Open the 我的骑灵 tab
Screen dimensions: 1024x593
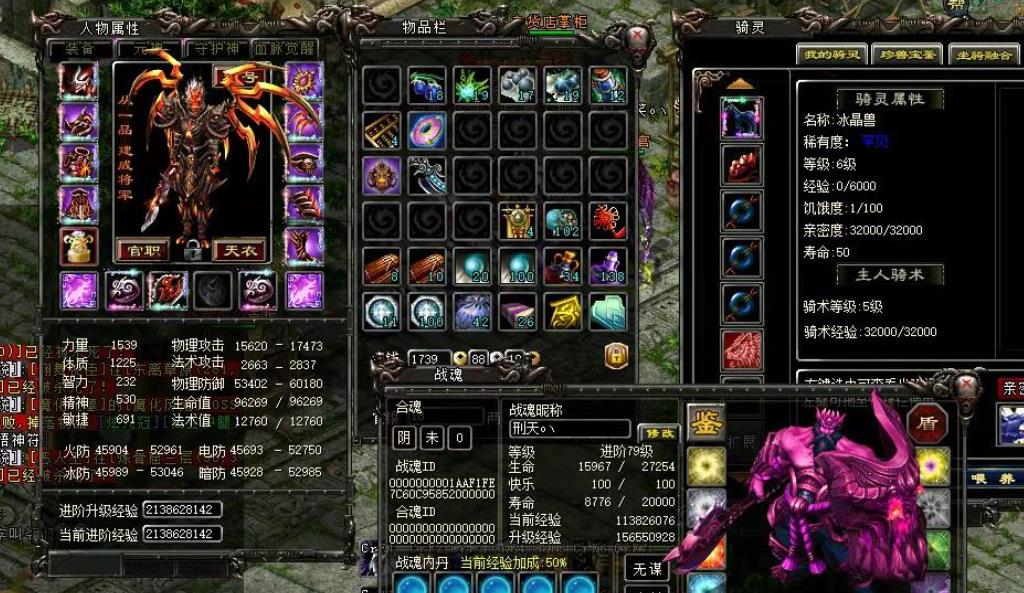coord(831,55)
